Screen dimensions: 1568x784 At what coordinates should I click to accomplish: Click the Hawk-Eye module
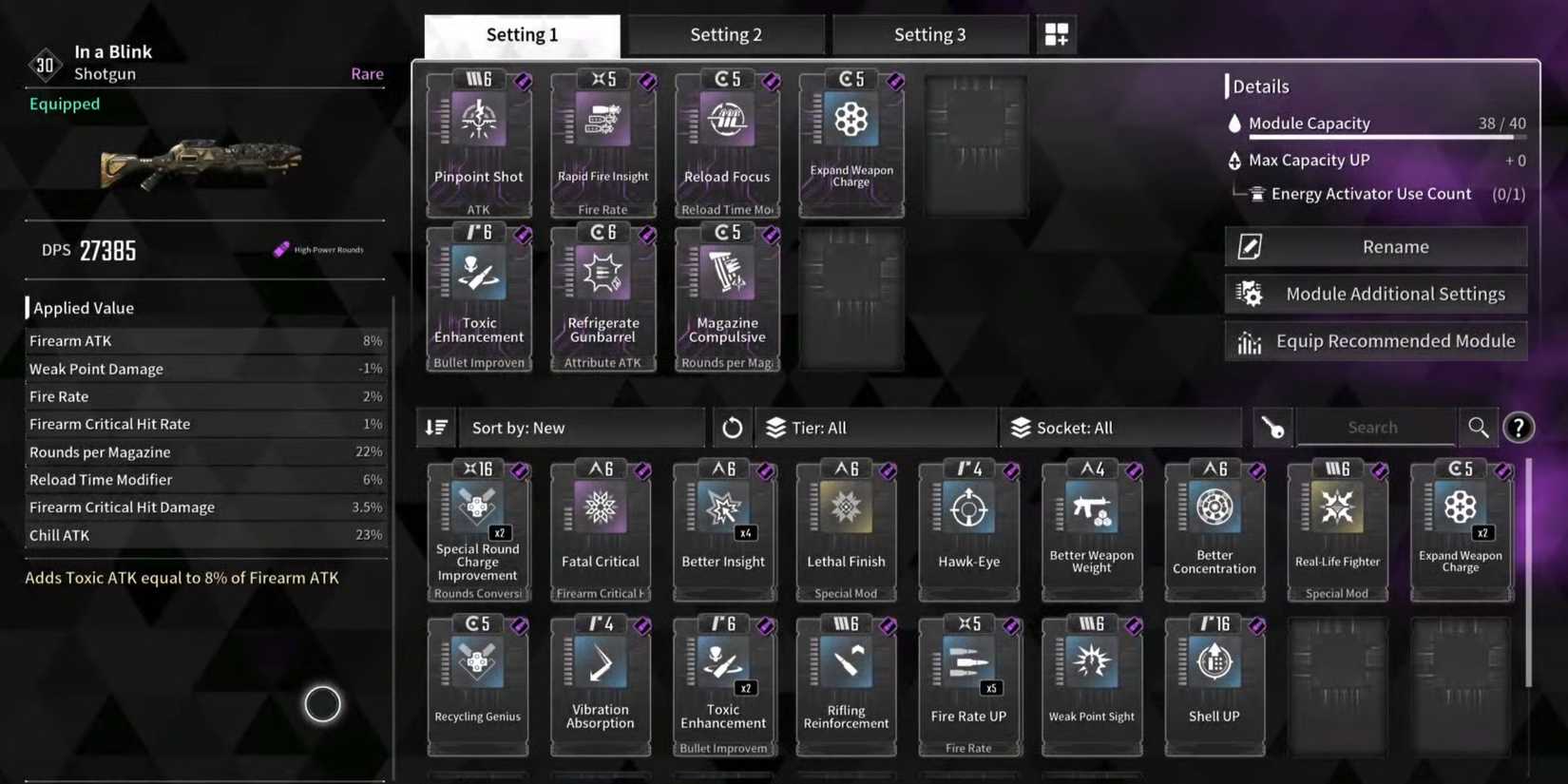[x=968, y=527]
